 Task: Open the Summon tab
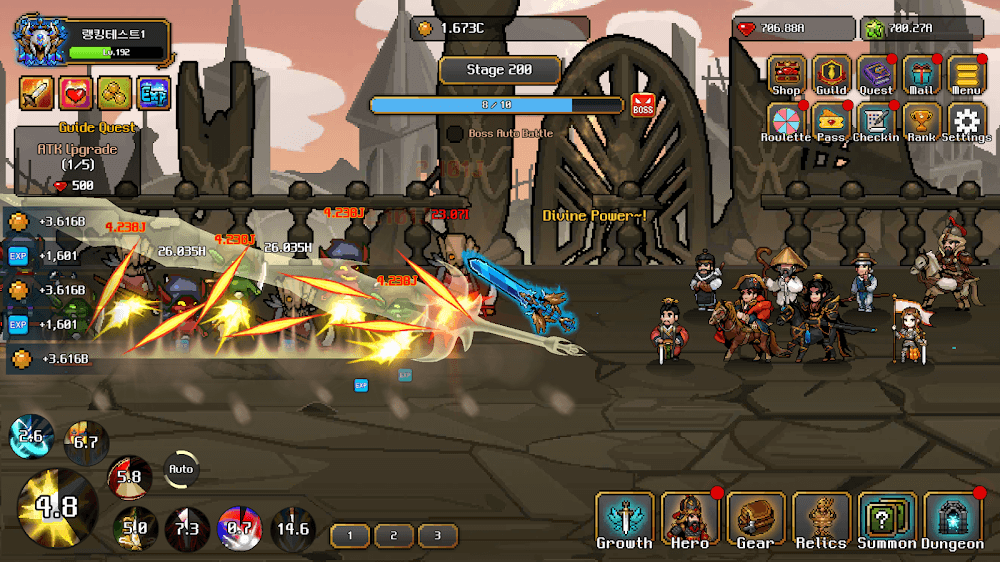pos(887,521)
